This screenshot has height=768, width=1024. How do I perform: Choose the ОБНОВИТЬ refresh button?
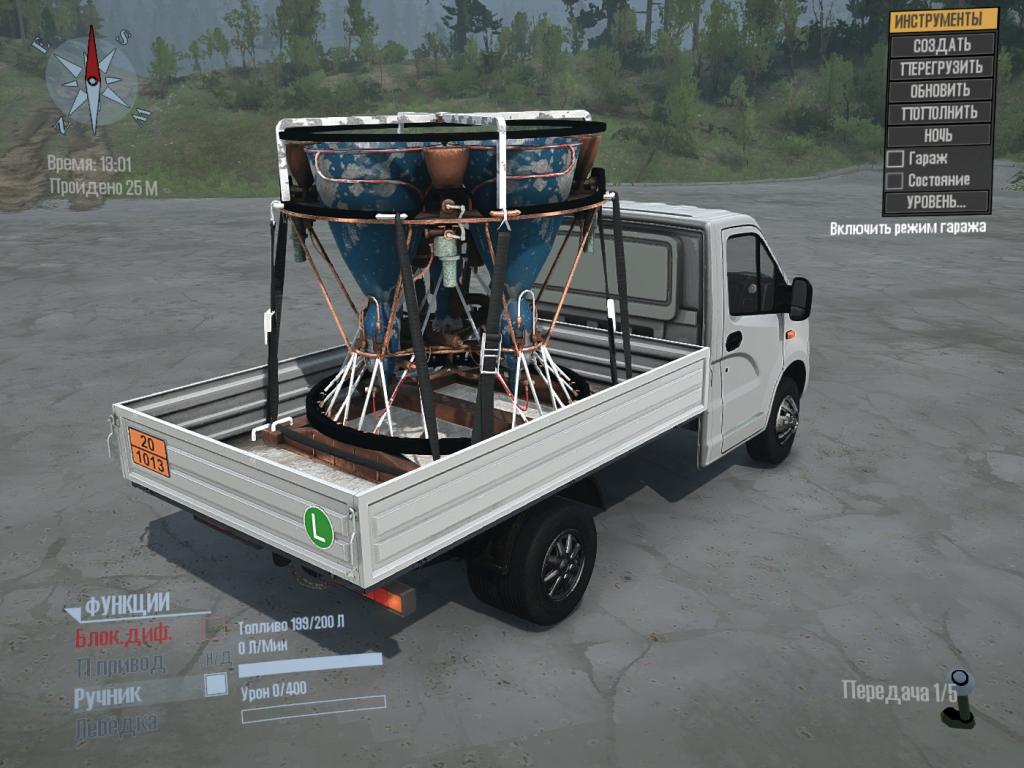tap(941, 90)
